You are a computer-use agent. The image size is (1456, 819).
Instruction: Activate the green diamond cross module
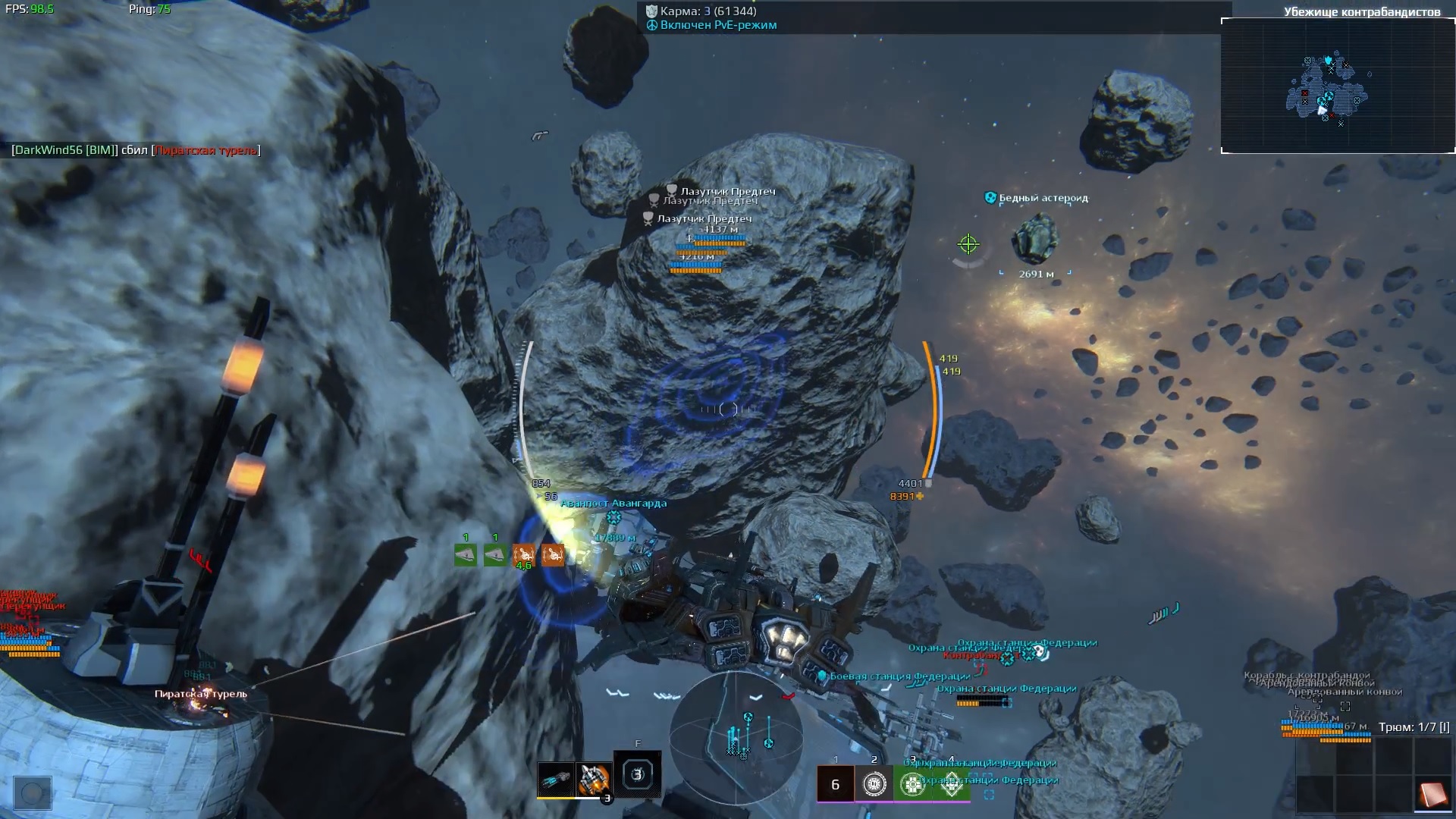coord(951,784)
